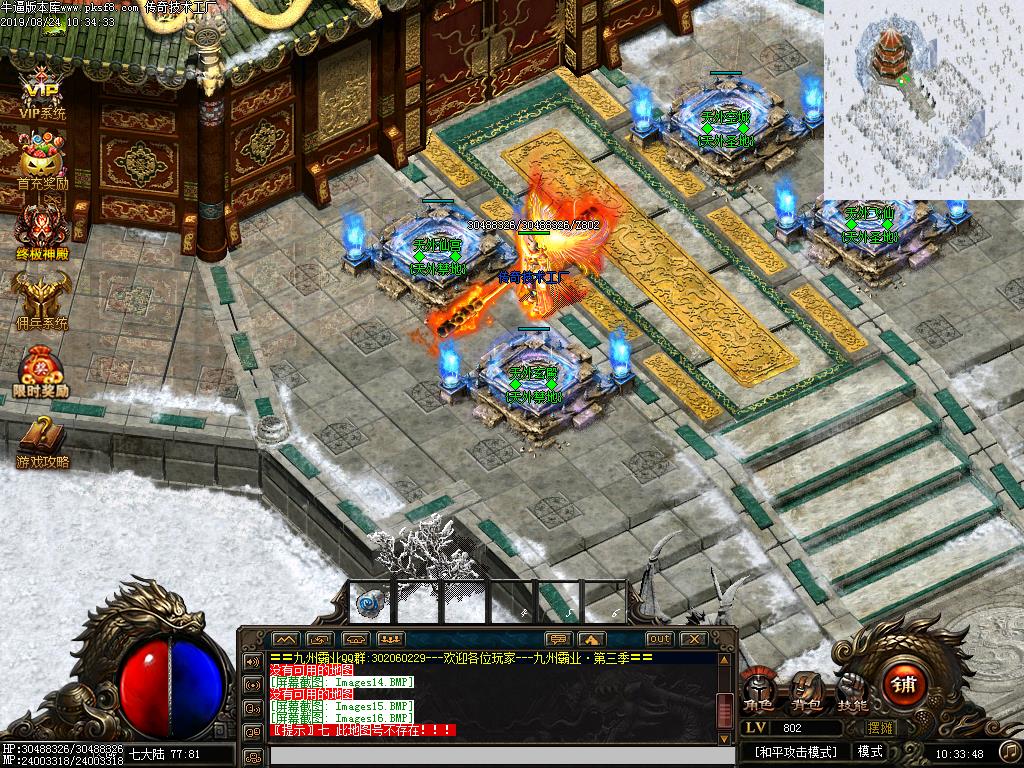Open the 游戏攻略 guide book
Image resolution: width=1024 pixels, height=768 pixels.
[x=42, y=440]
